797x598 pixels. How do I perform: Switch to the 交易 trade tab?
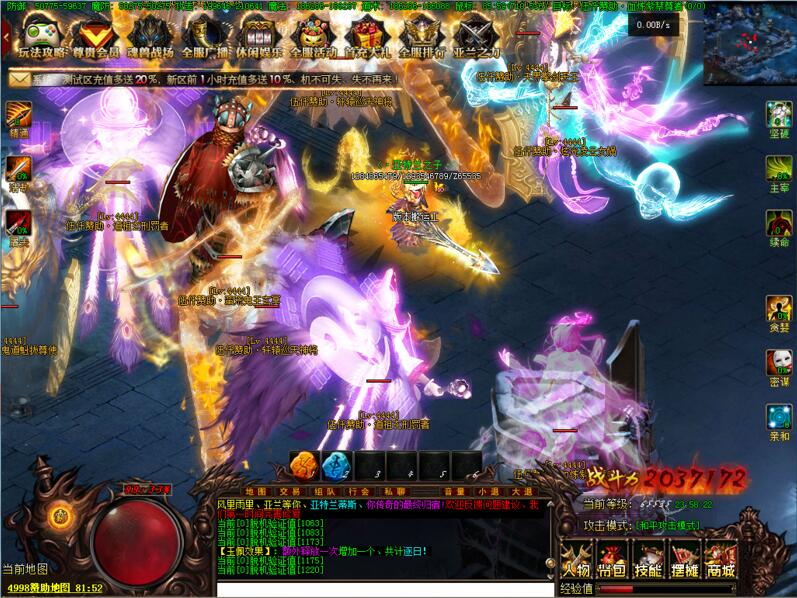[x=290, y=491]
